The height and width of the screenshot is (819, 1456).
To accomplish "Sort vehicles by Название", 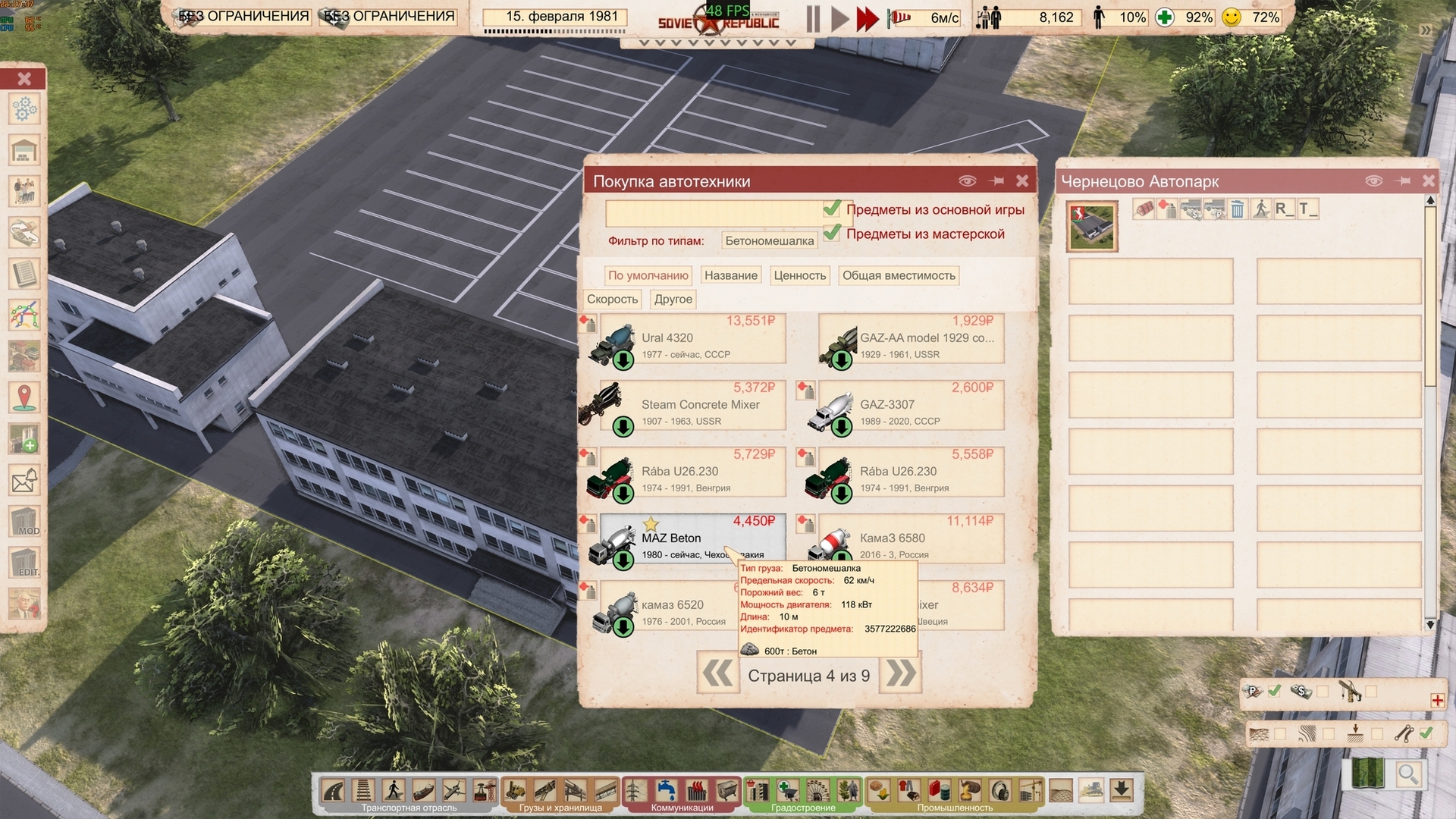I will tap(730, 276).
